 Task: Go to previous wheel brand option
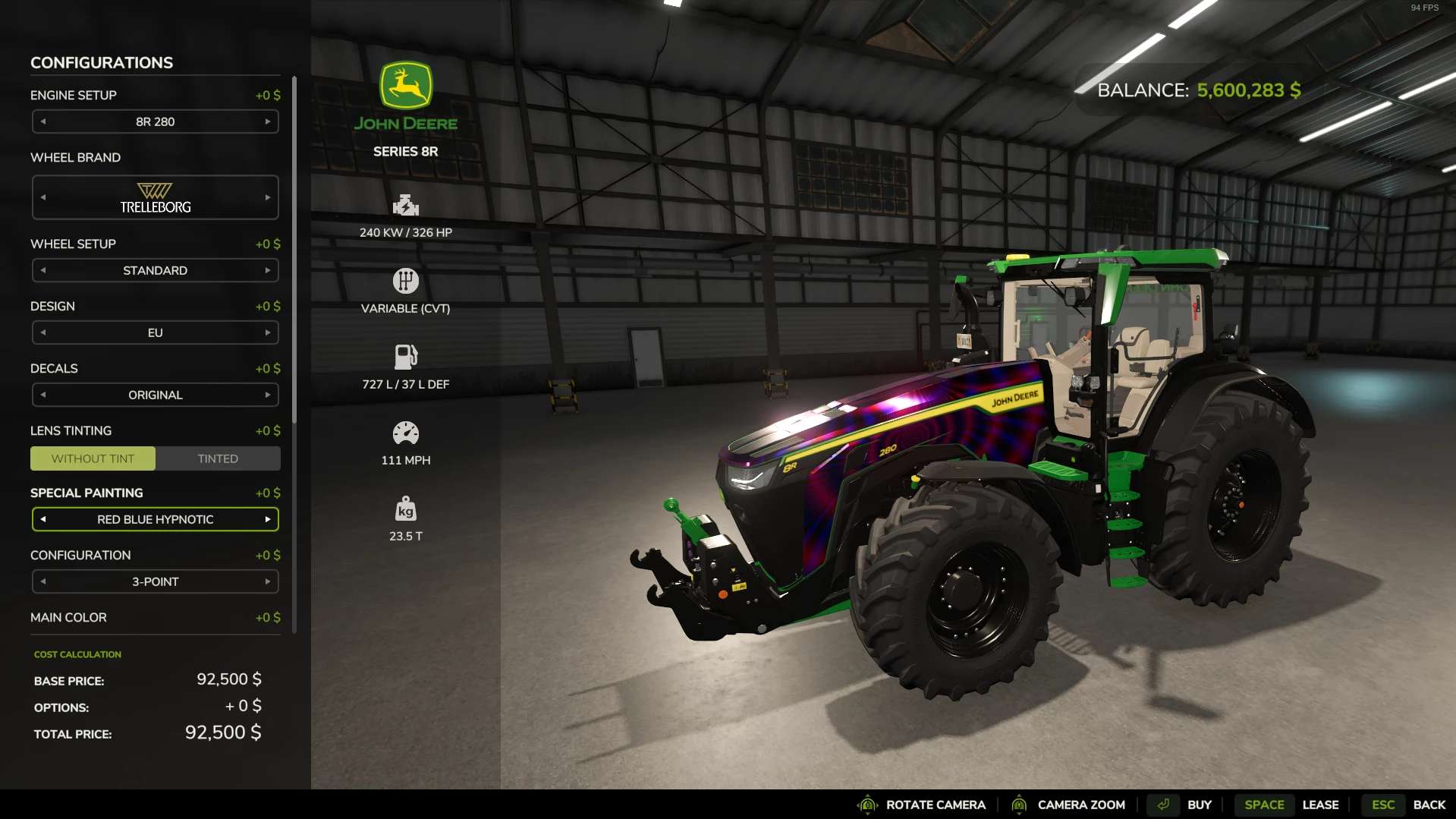click(x=43, y=197)
